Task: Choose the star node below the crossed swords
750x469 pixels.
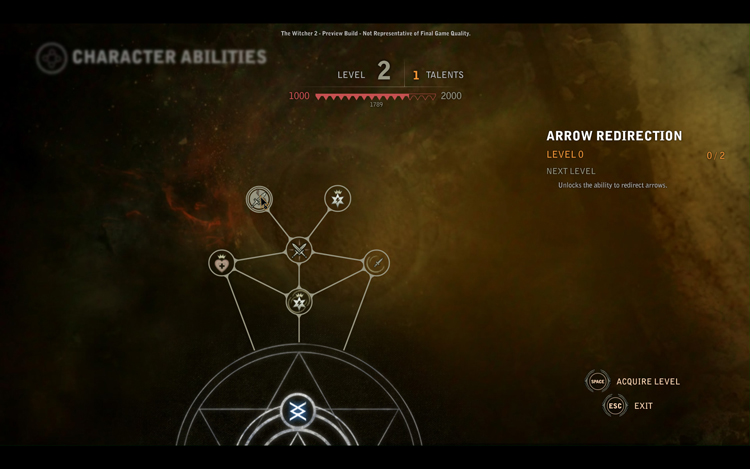Action: click(299, 301)
